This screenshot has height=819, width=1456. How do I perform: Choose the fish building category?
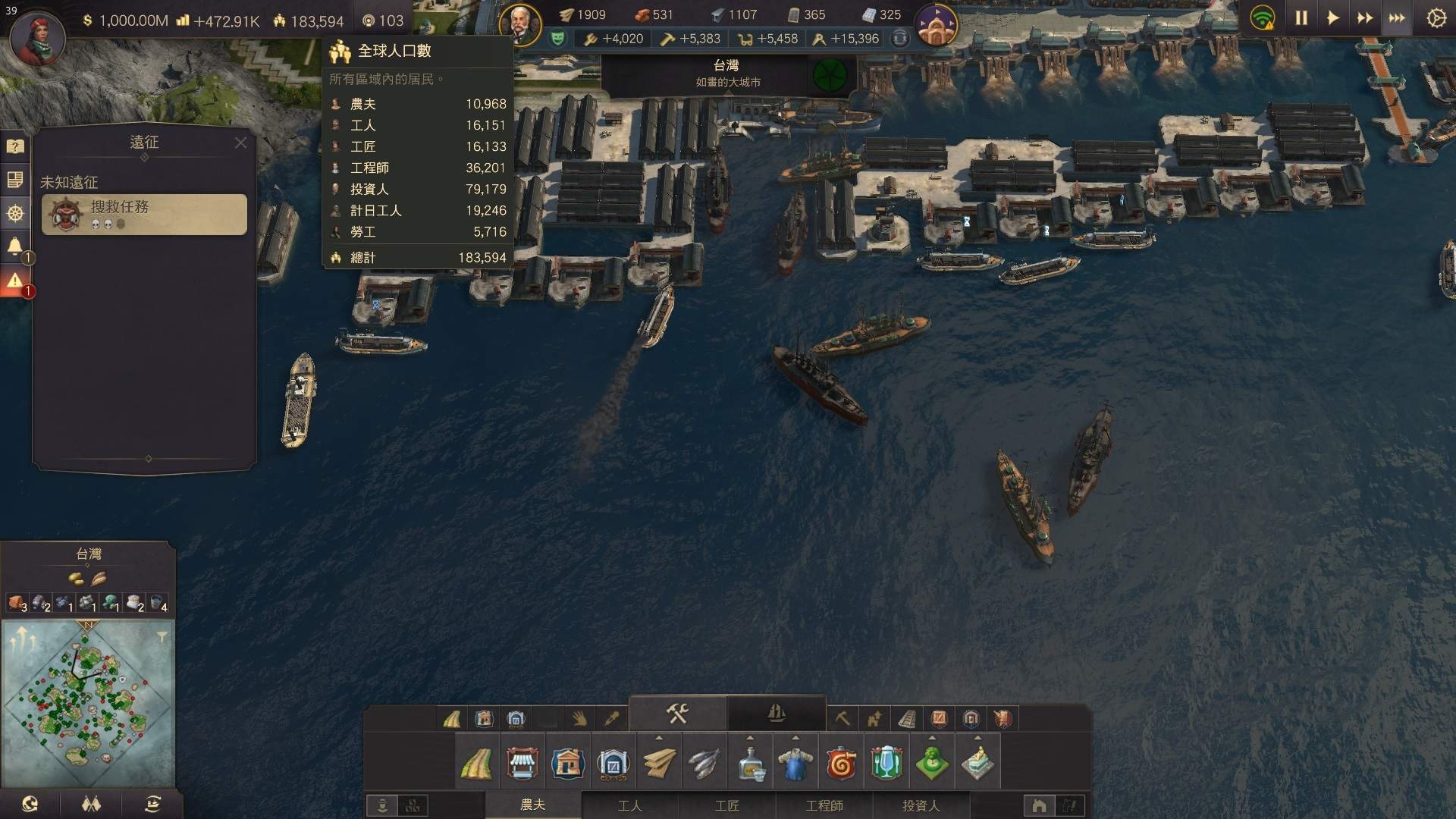[704, 764]
